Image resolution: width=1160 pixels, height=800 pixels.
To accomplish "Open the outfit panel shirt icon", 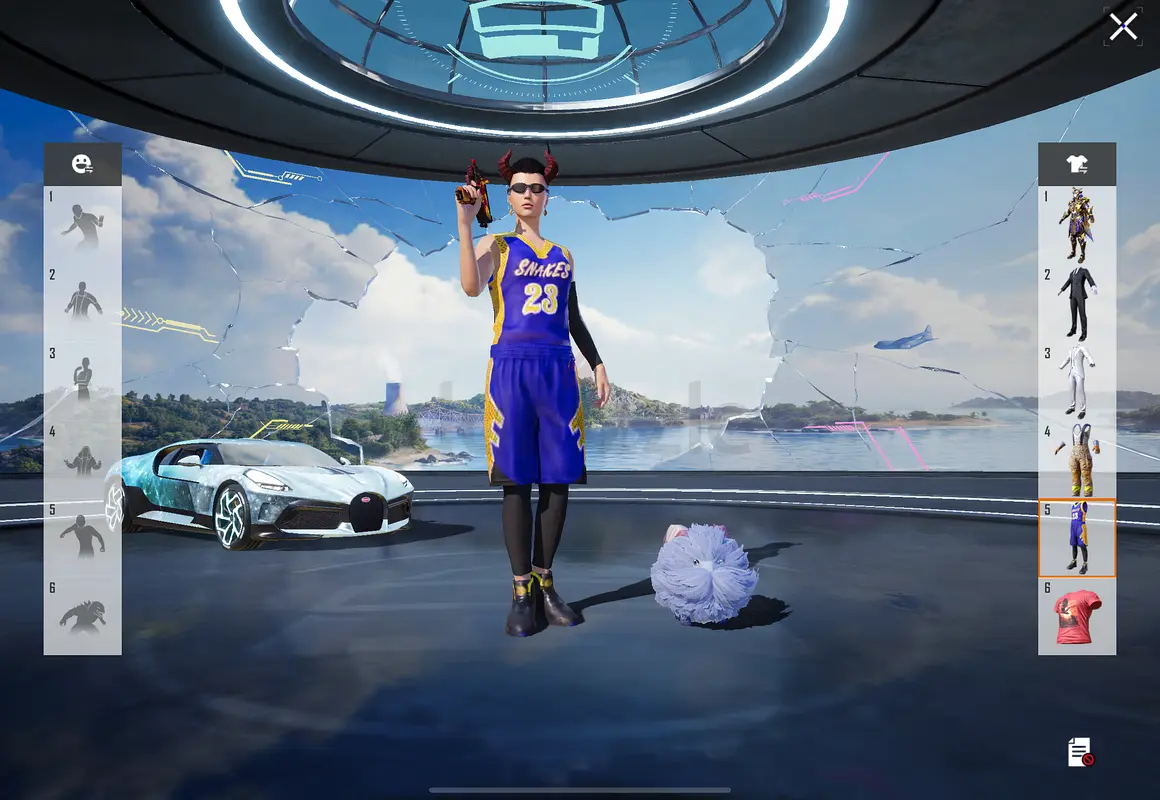I will click(x=1077, y=164).
